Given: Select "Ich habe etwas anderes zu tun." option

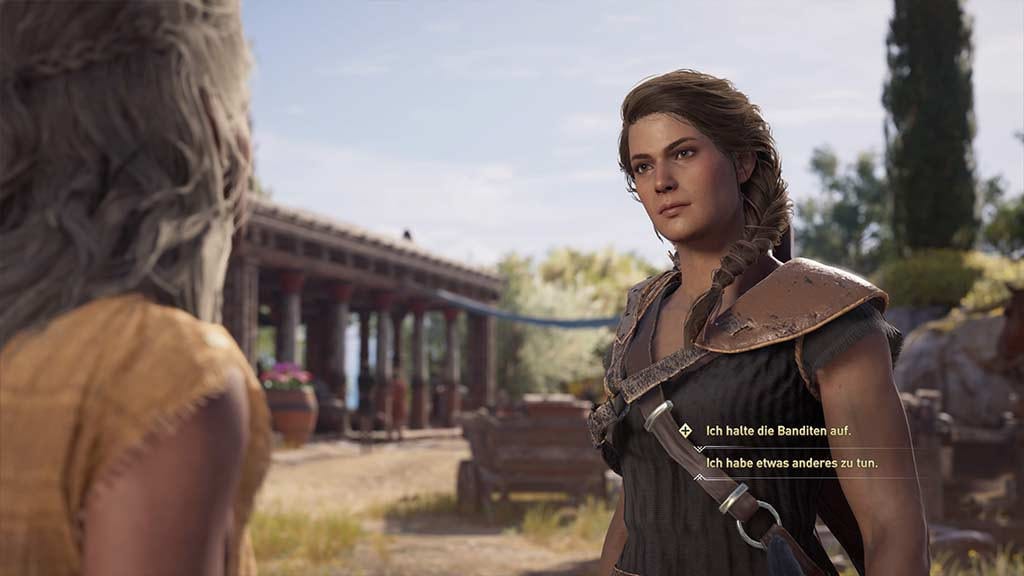Looking at the screenshot, I should click(x=786, y=463).
